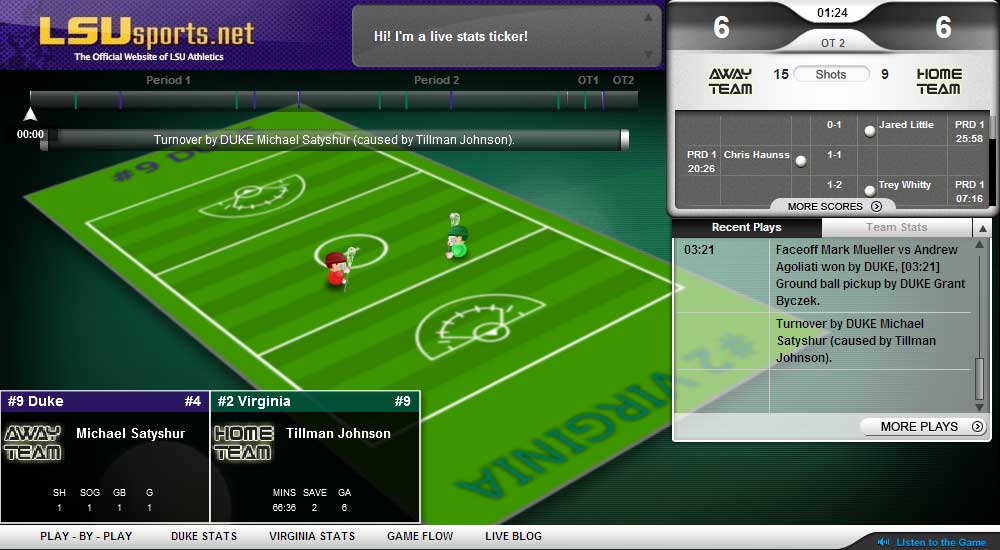Jump to Period 2 on the timeline
Viewport: 1000px width, 550px height.
click(436, 80)
